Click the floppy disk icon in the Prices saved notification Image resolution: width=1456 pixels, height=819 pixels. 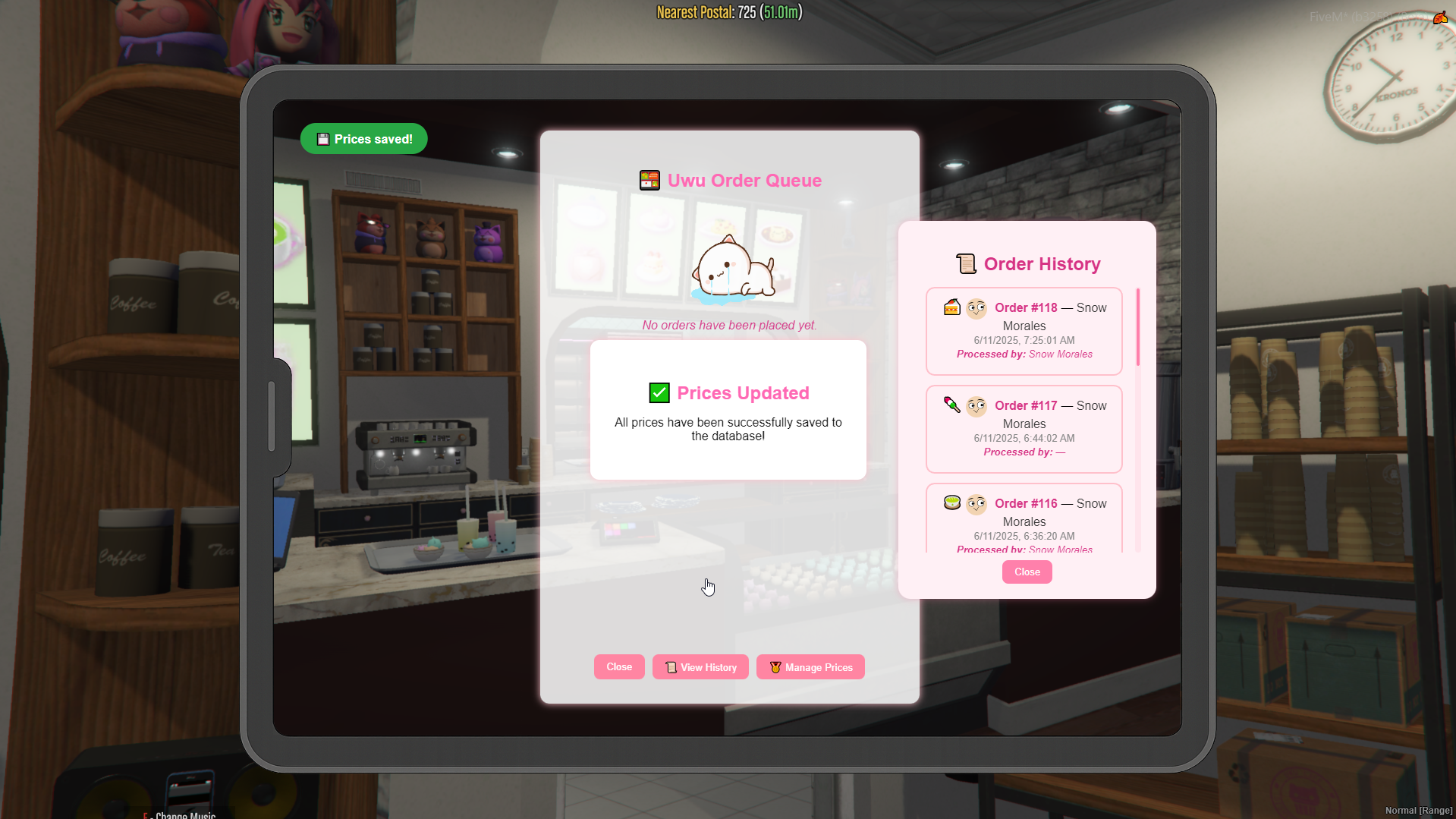click(322, 139)
